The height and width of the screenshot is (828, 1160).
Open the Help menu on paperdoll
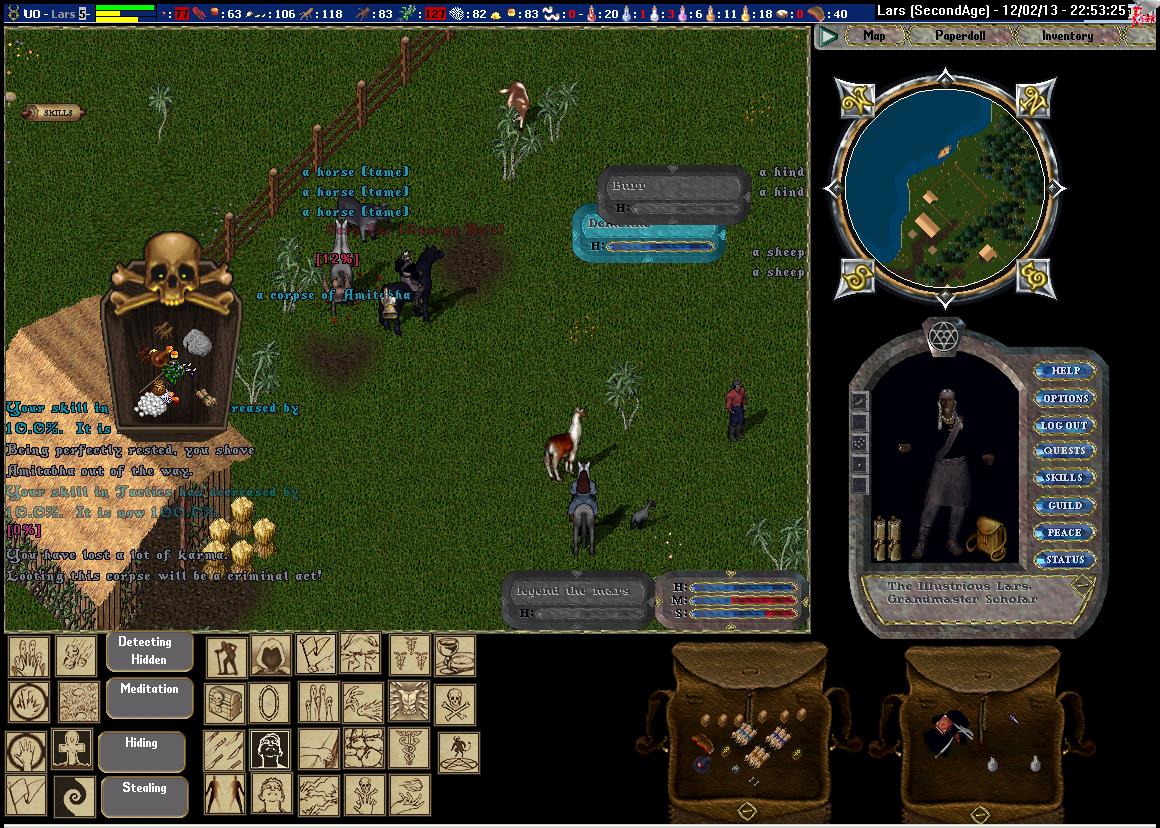(x=1064, y=371)
